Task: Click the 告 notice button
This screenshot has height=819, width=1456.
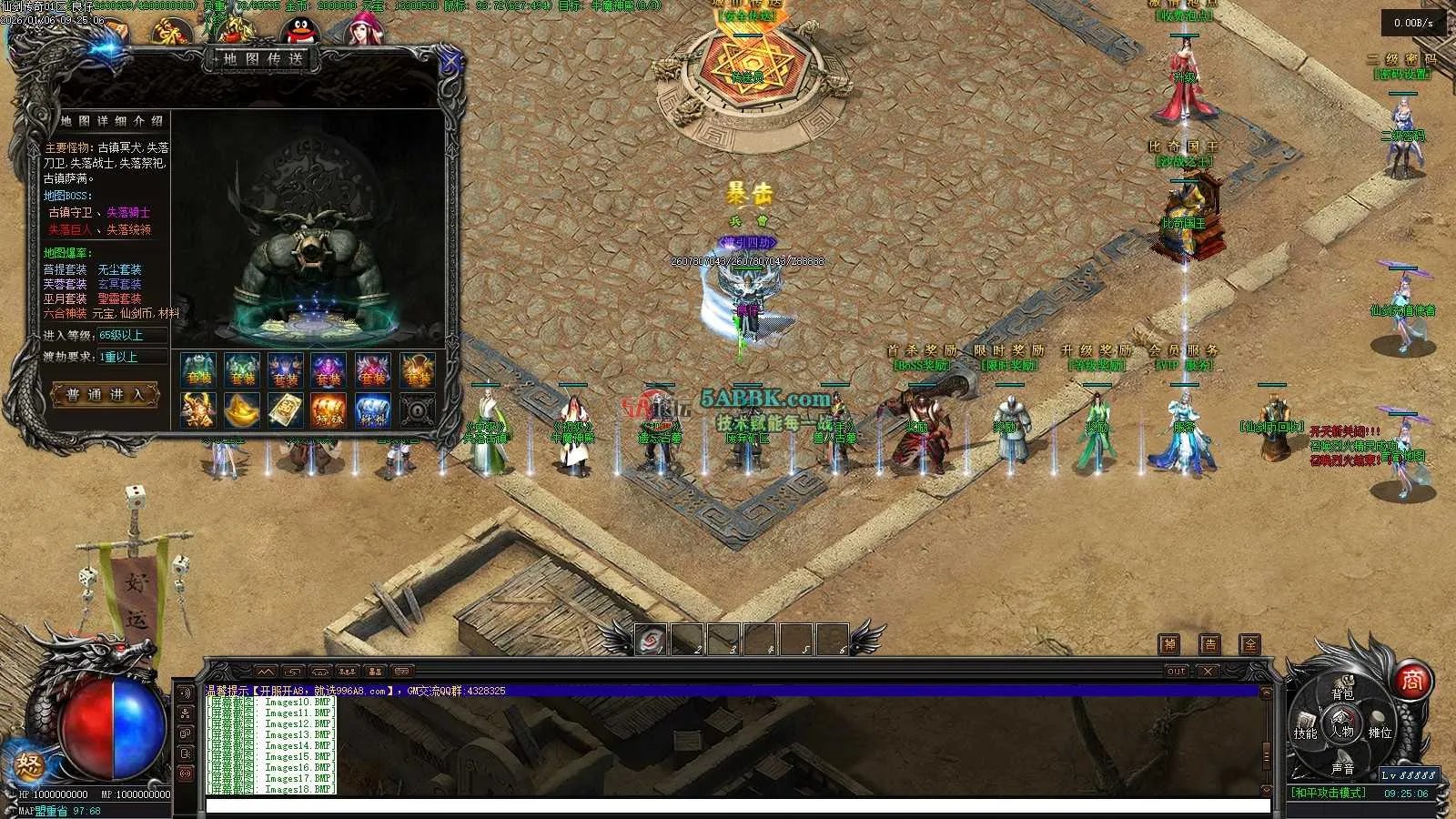Action: [x=1209, y=644]
